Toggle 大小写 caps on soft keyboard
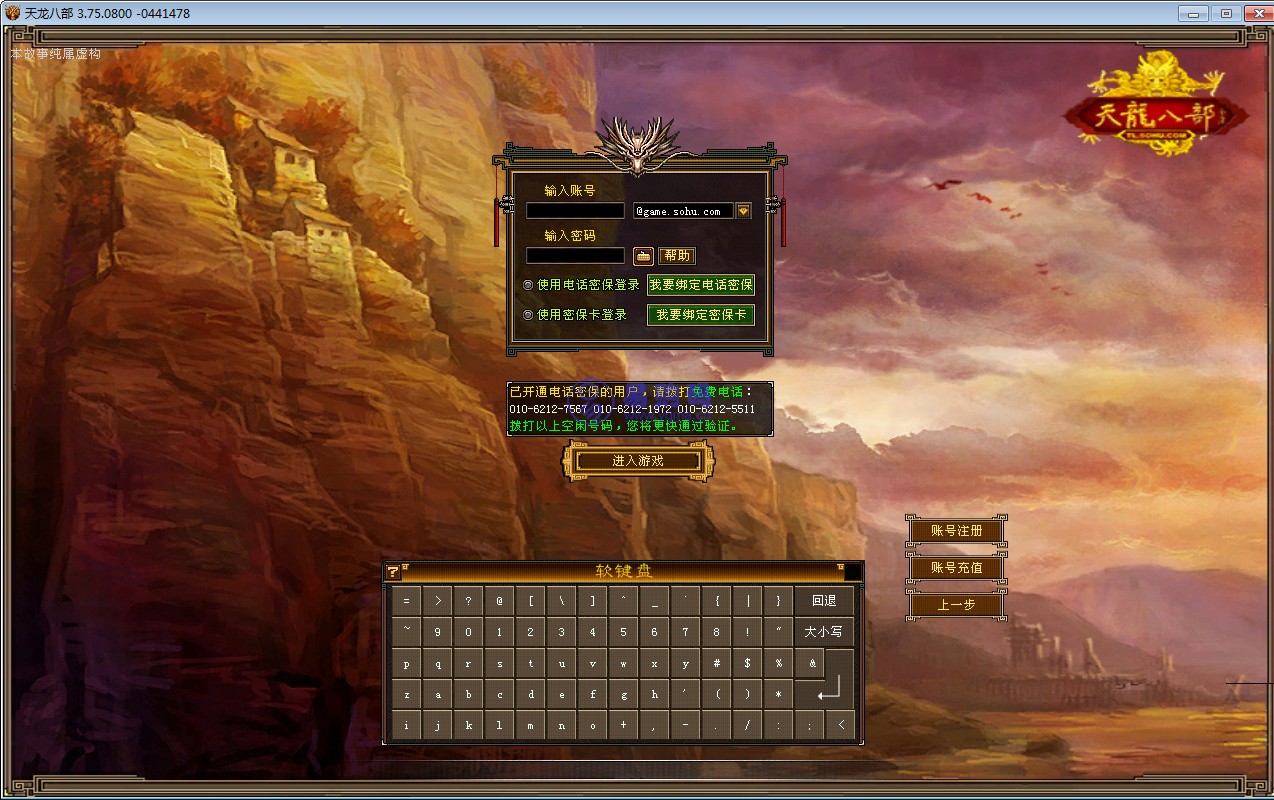 (x=824, y=632)
